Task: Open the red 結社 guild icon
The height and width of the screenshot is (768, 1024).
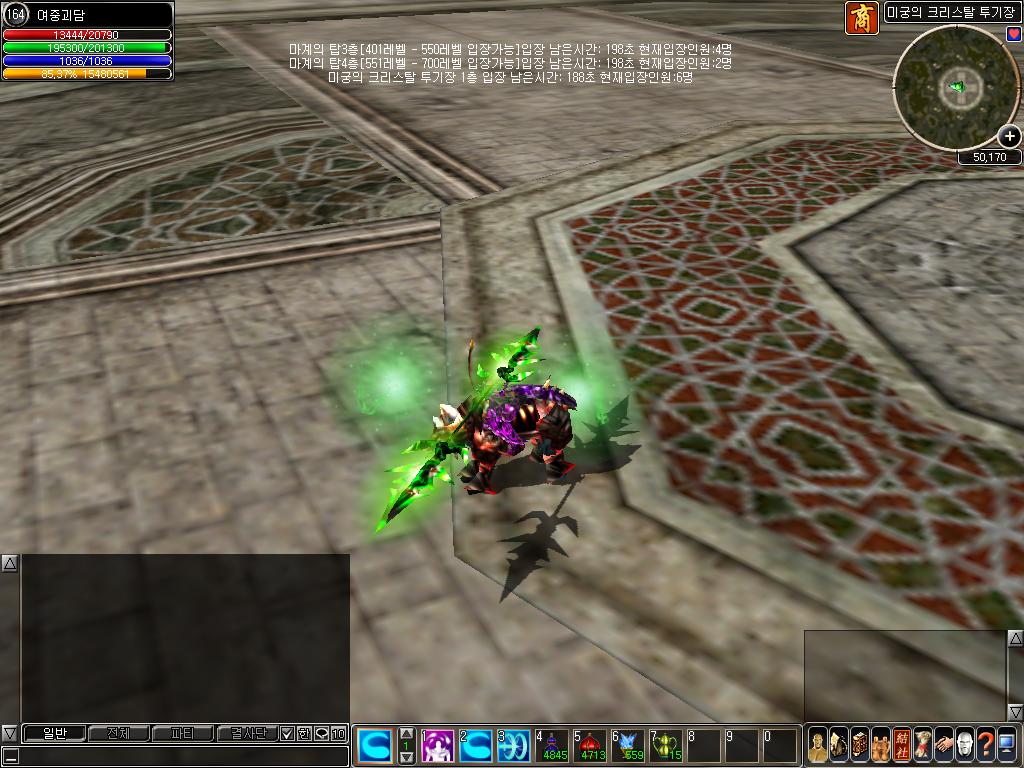Action: pos(902,745)
